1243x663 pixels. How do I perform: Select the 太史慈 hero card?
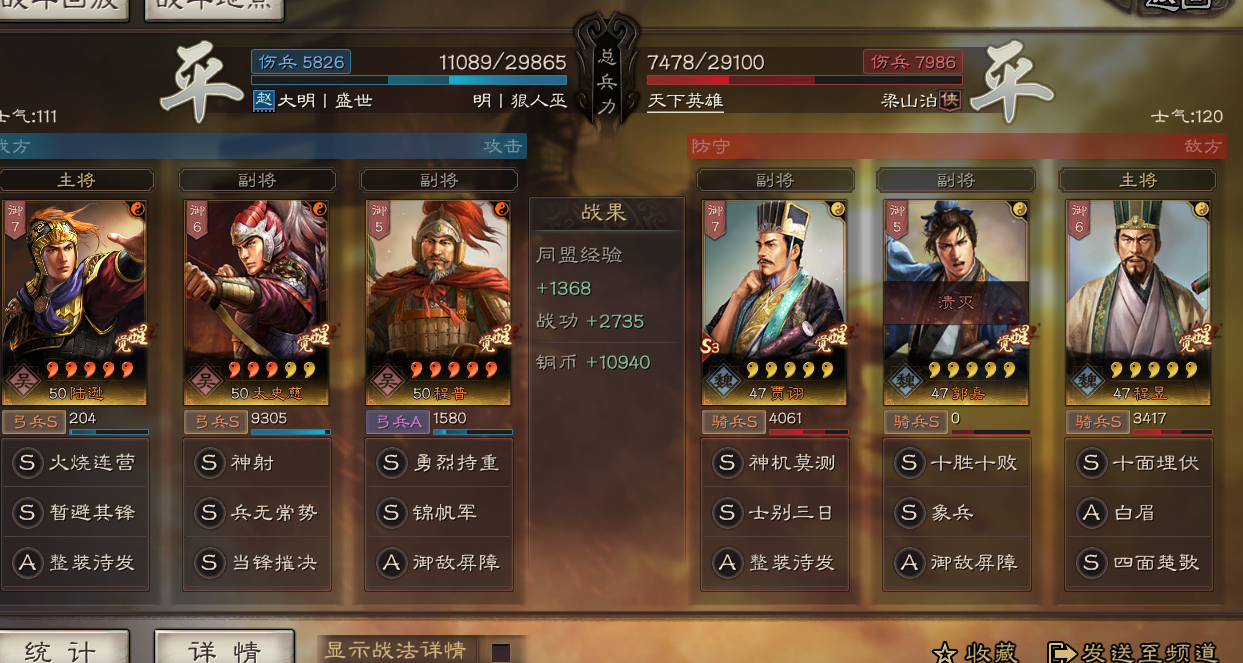257,302
